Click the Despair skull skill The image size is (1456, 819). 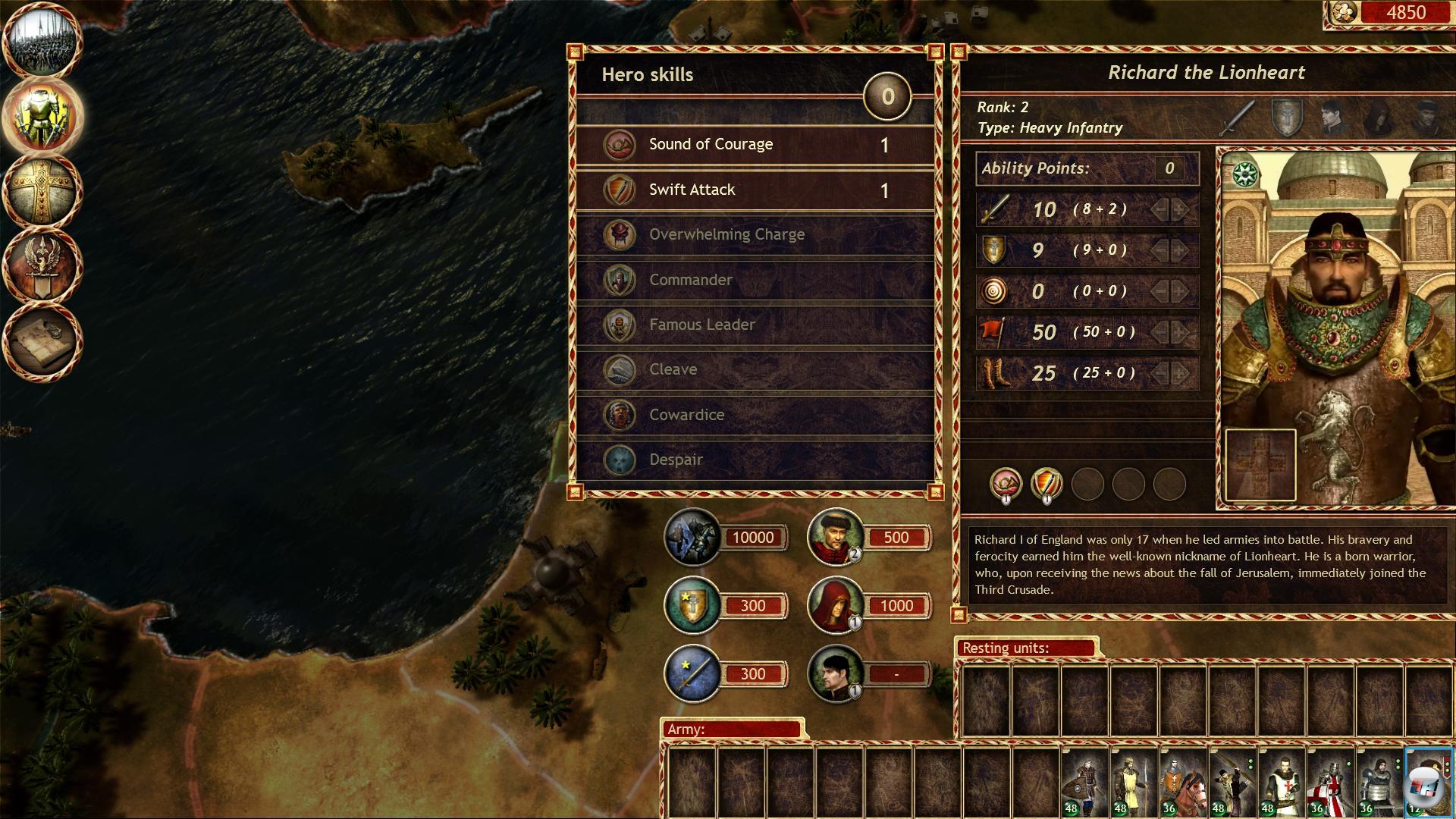click(x=755, y=460)
